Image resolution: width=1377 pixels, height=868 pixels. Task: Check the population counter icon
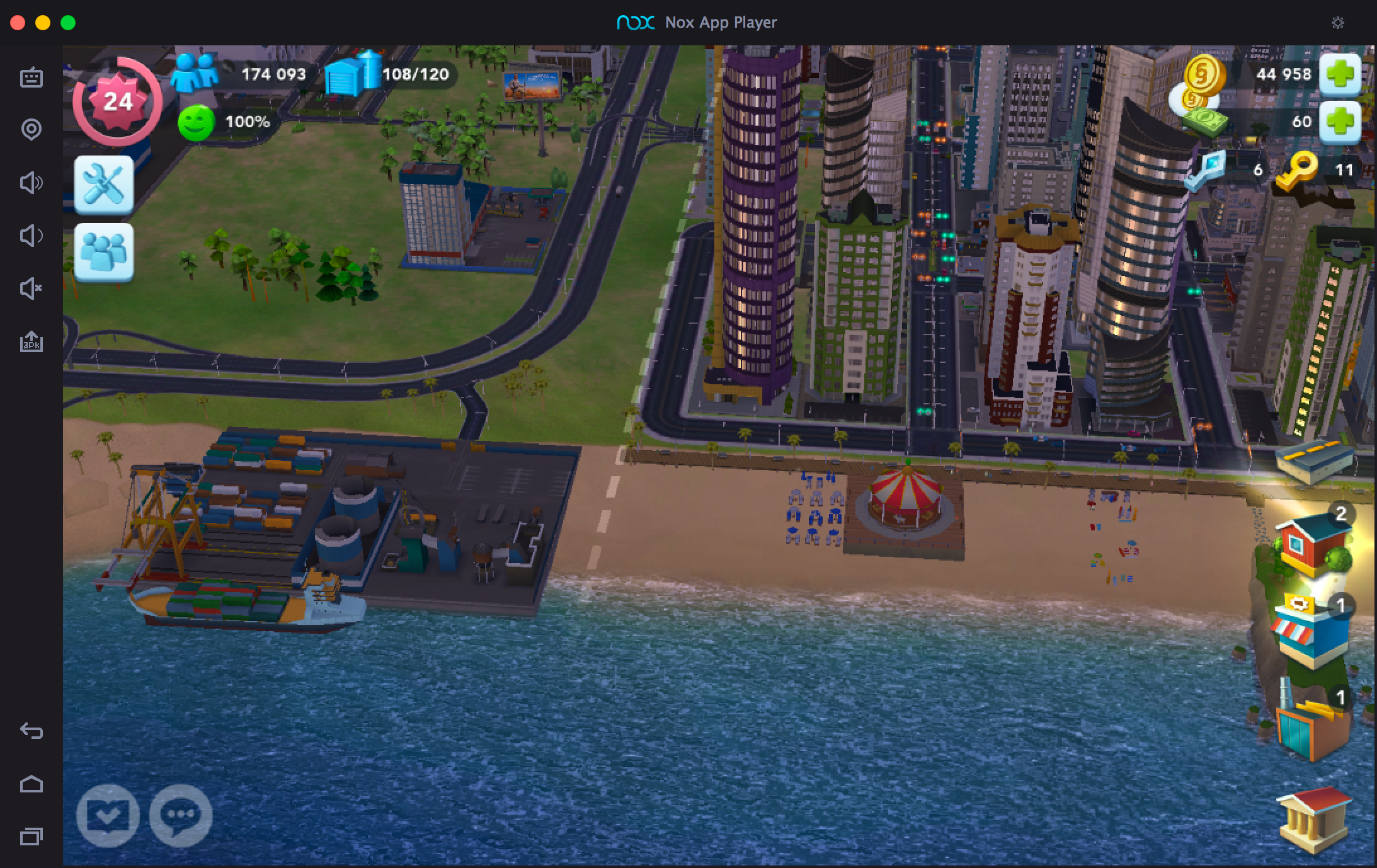(x=194, y=73)
